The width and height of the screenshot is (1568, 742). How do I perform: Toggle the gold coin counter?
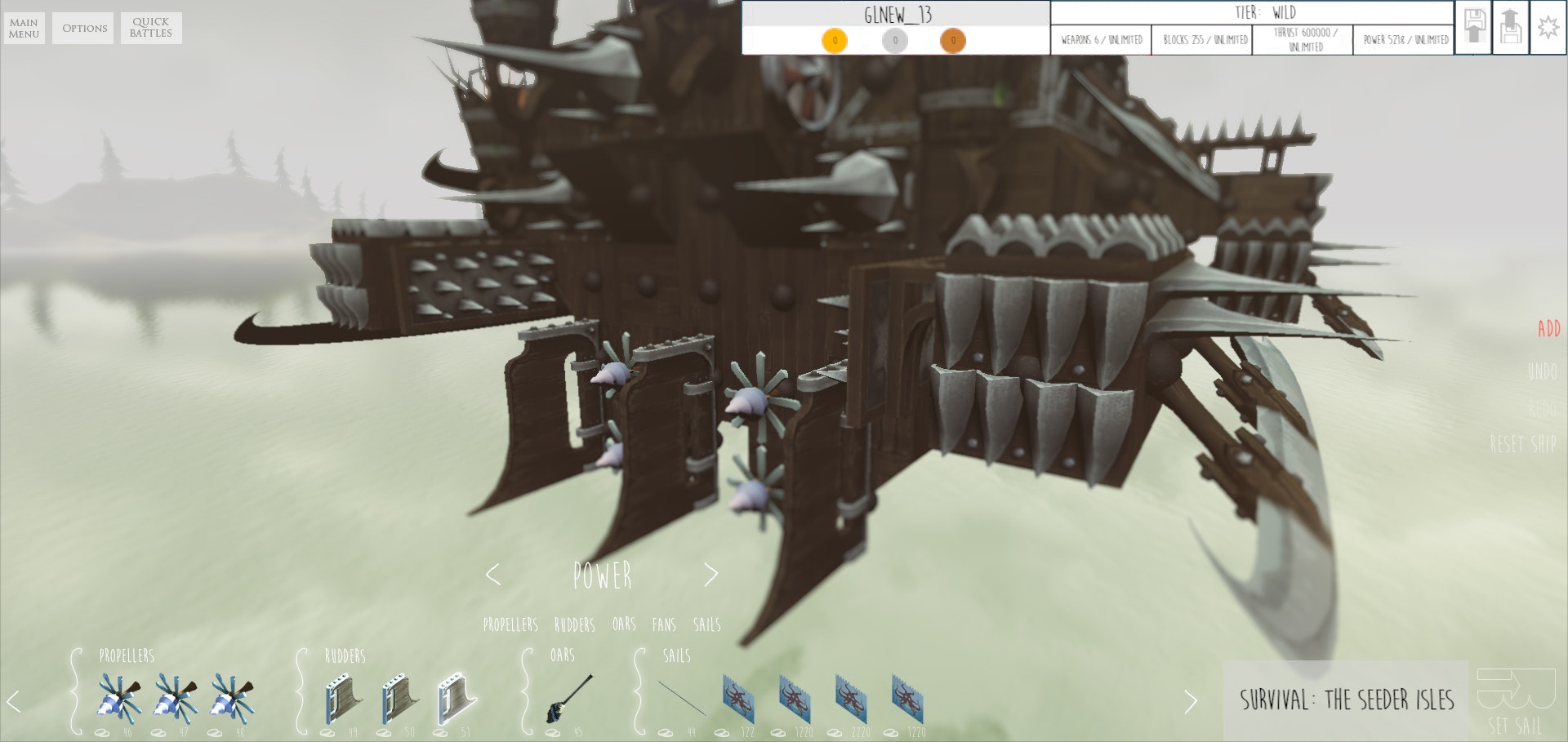pos(834,40)
